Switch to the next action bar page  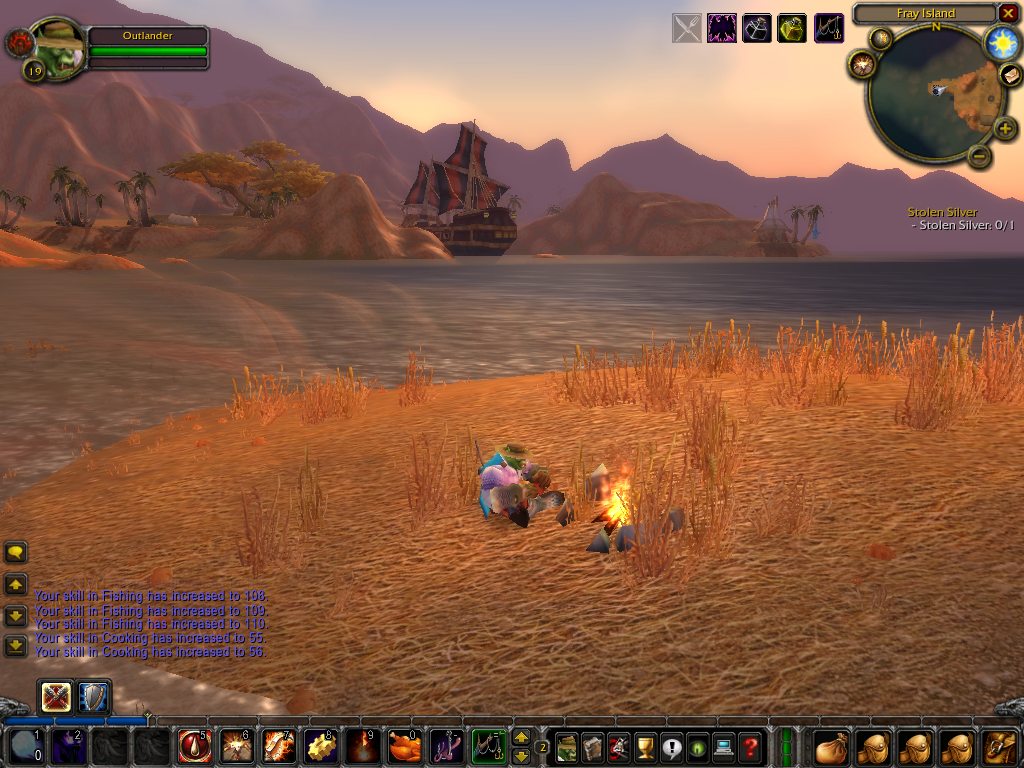[521, 737]
